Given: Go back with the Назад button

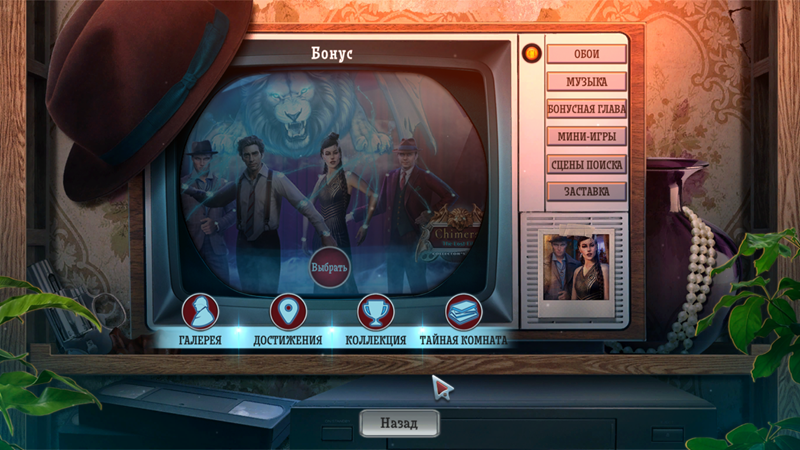Looking at the screenshot, I should point(399,423).
